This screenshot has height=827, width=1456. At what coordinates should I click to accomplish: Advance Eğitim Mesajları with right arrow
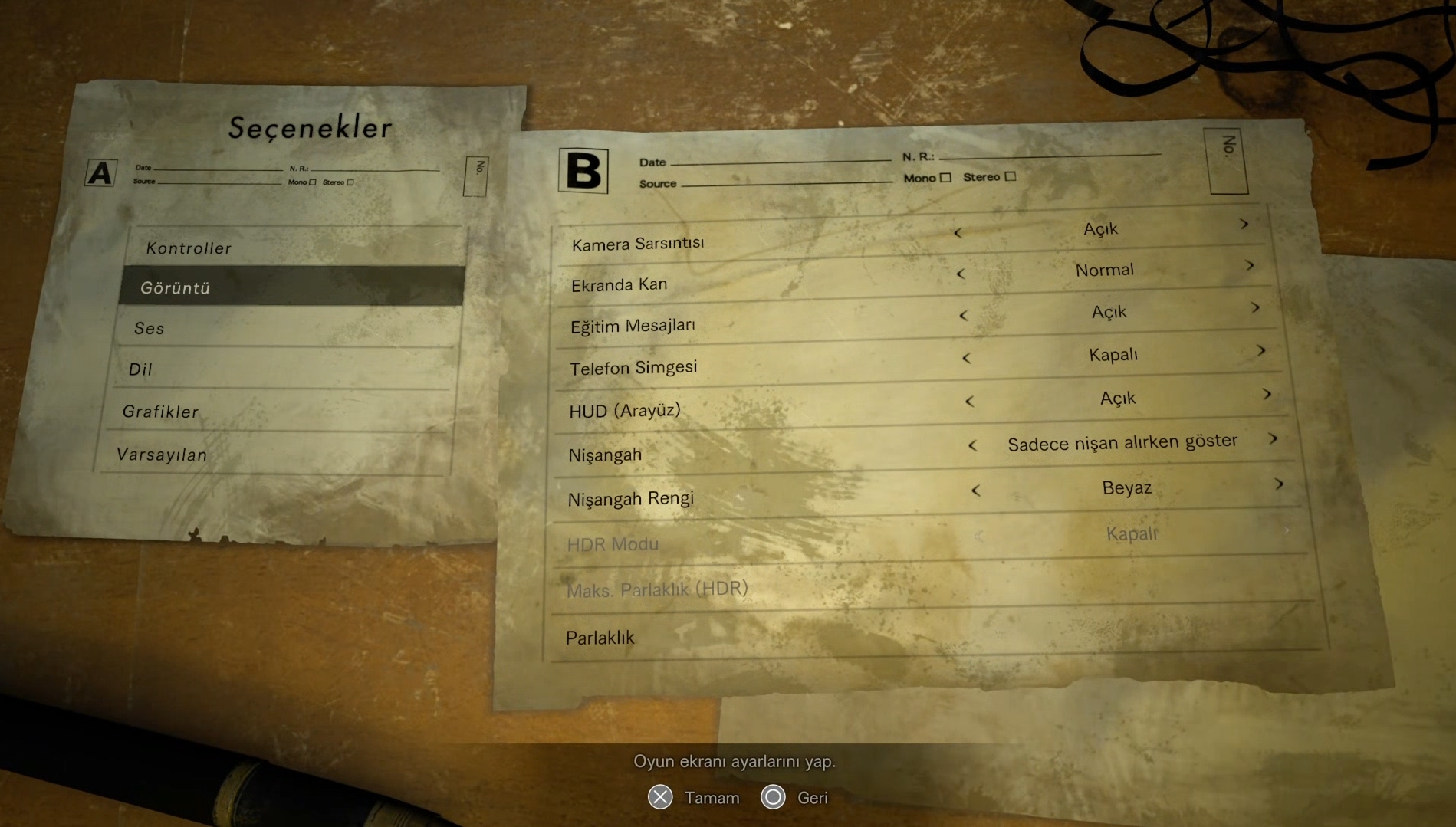coord(1255,308)
